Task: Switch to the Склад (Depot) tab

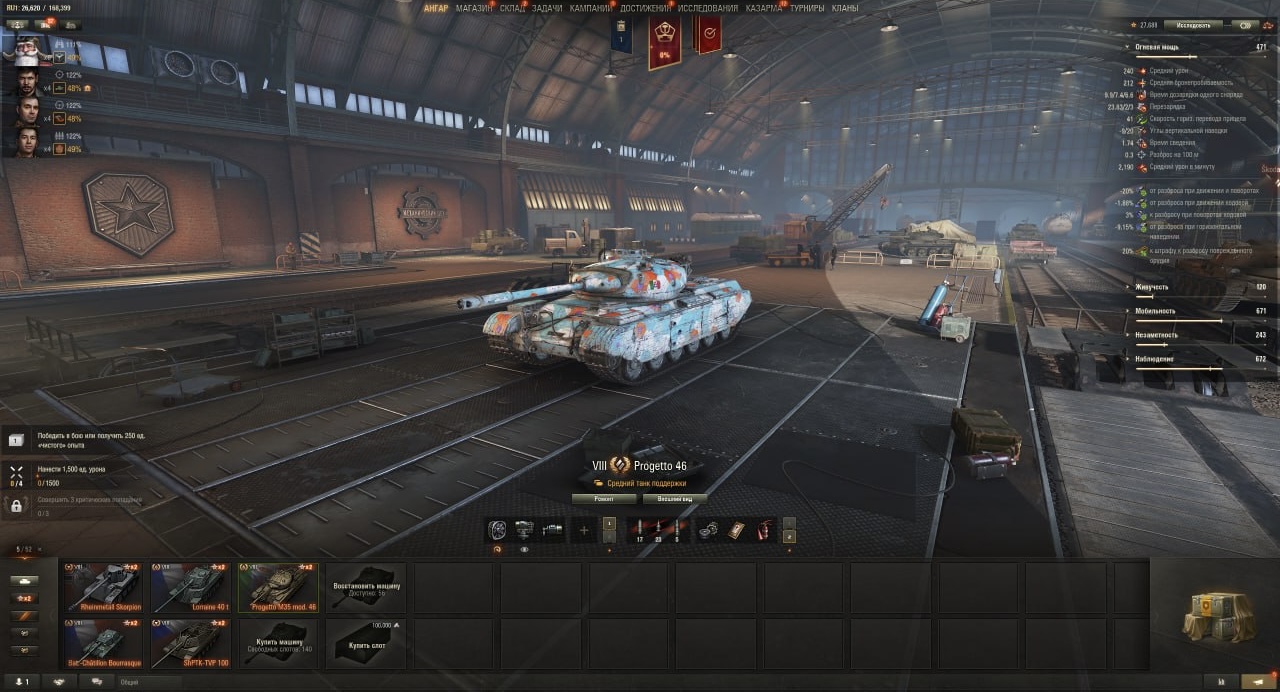Action: pyautogui.click(x=512, y=8)
